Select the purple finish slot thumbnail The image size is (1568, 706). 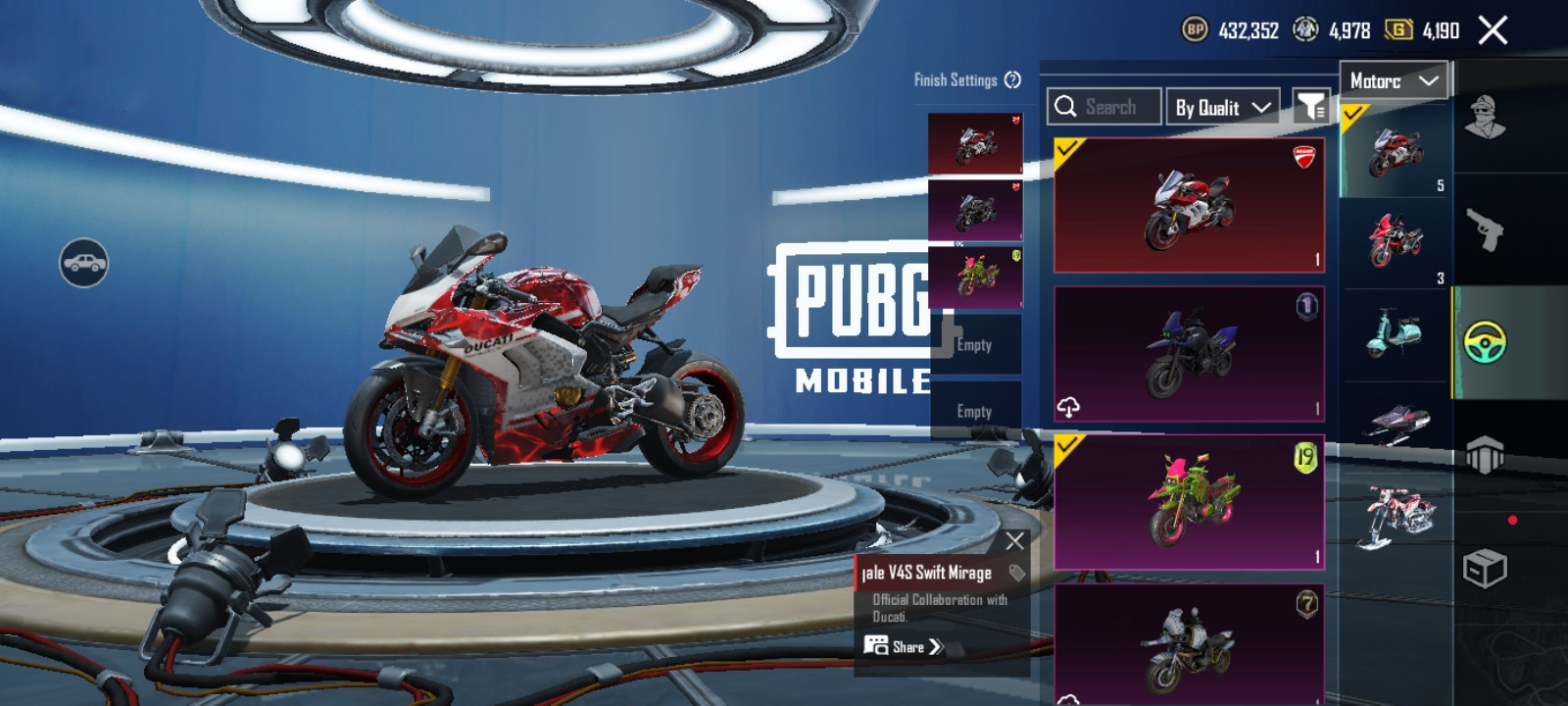point(975,210)
